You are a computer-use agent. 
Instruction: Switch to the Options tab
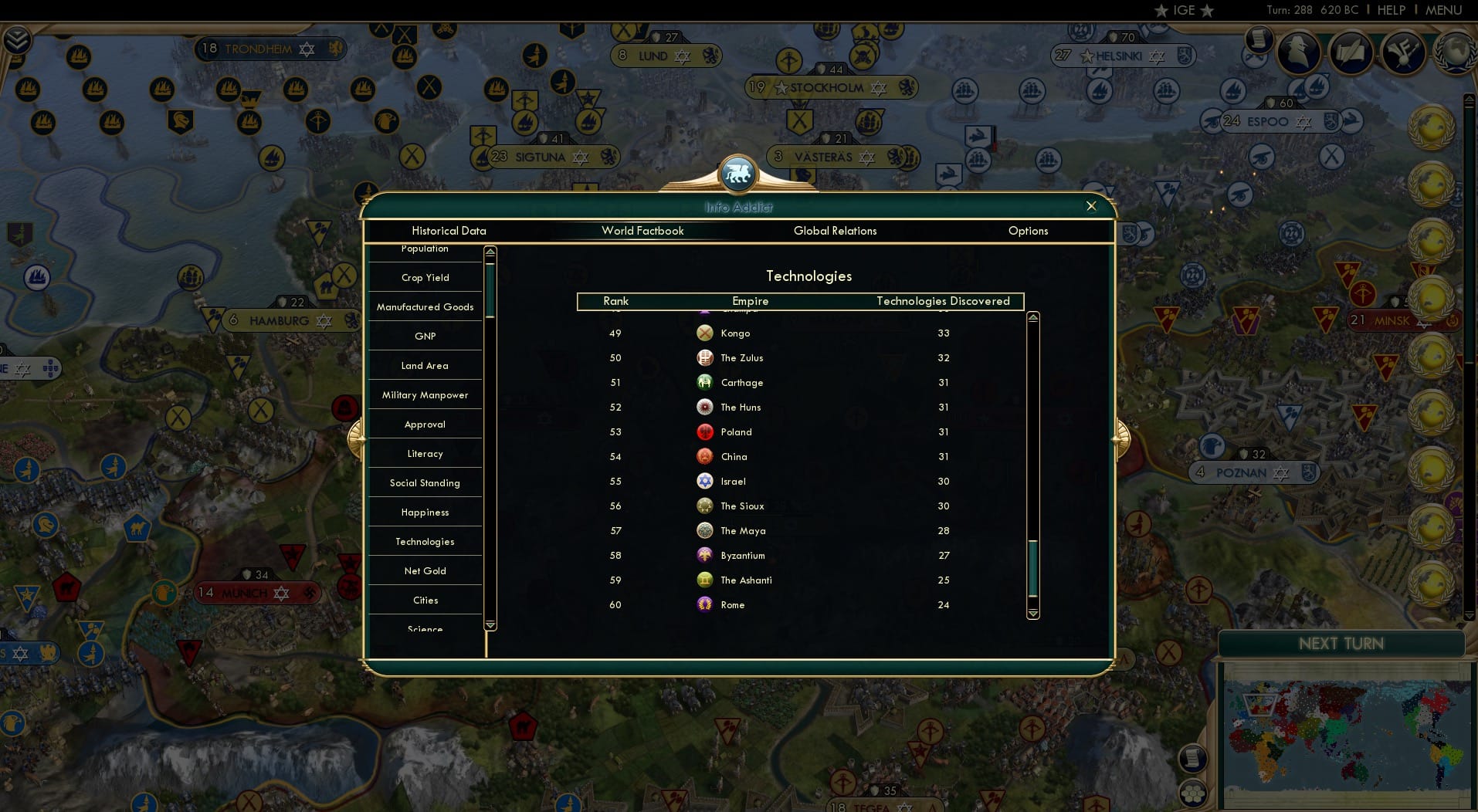[1028, 231]
